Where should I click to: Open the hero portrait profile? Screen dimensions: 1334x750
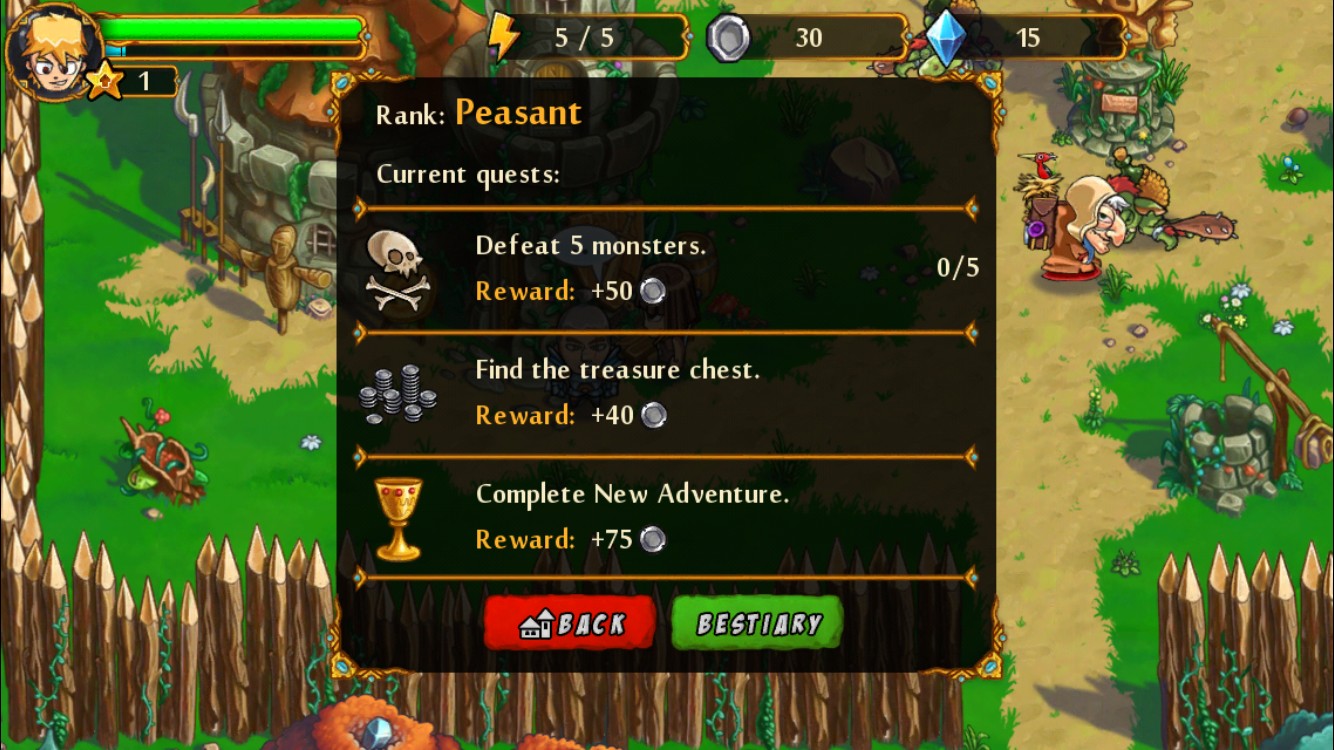52,50
